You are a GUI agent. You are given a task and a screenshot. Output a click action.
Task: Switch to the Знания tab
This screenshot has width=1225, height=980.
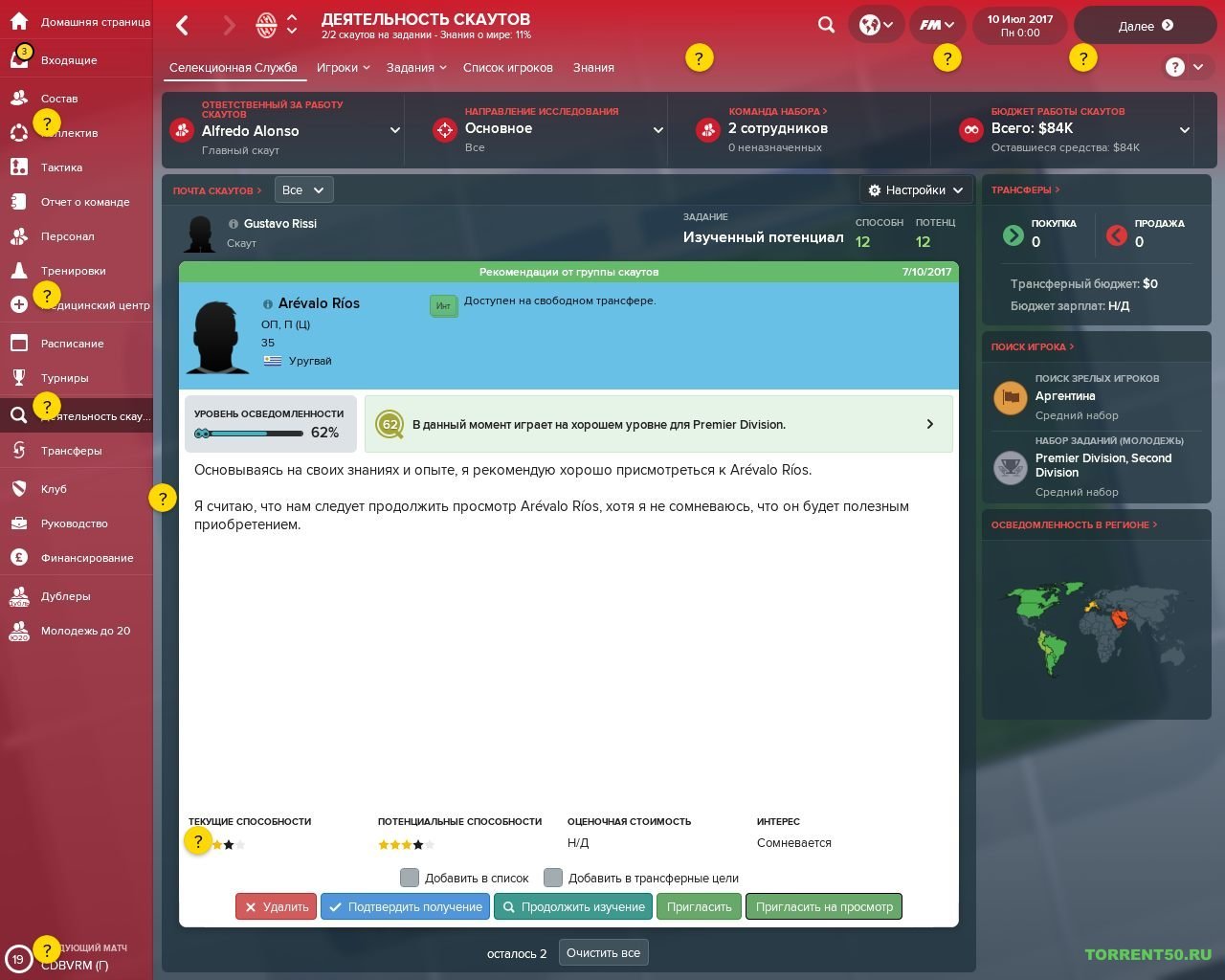point(593,67)
